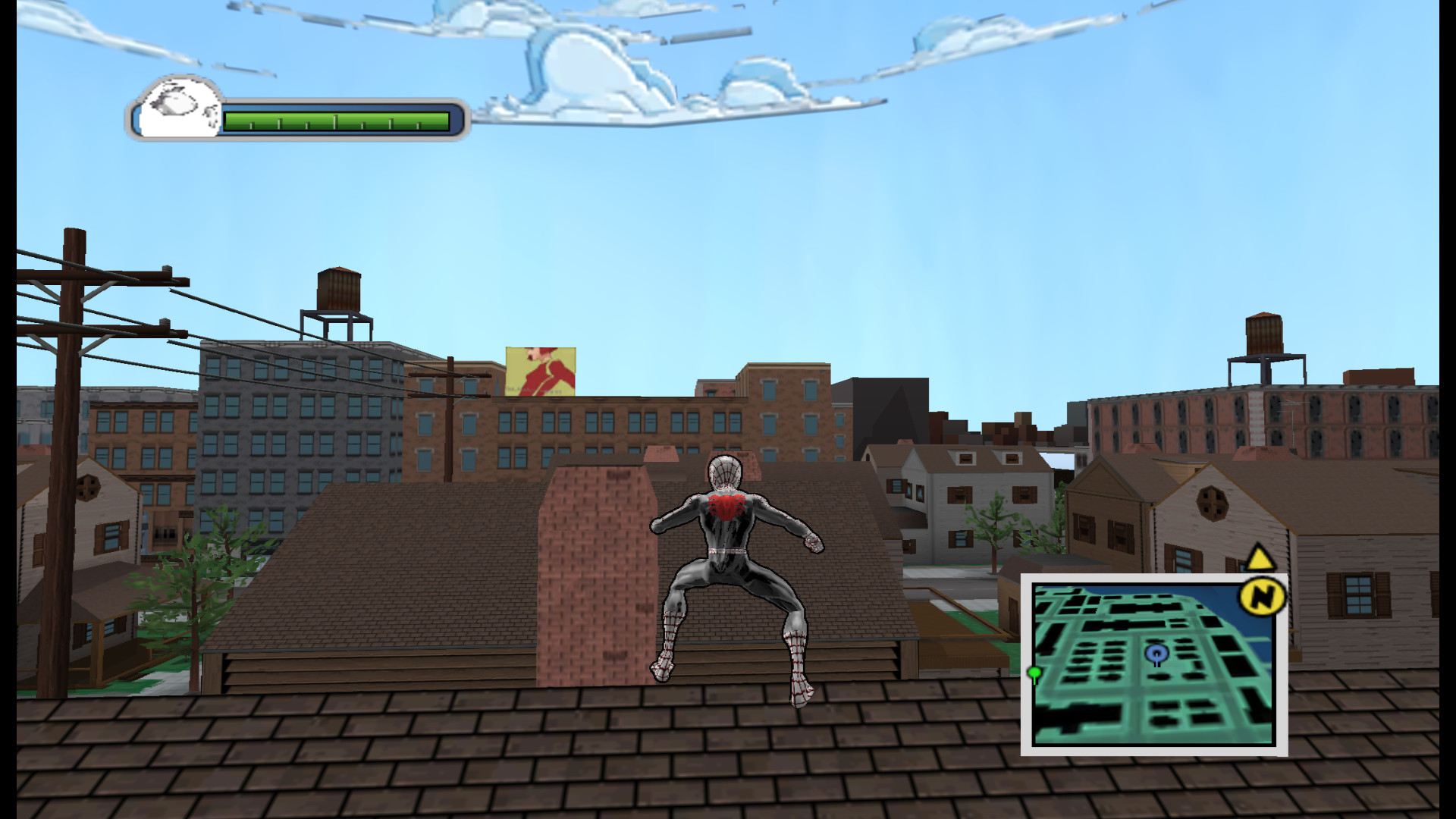Image resolution: width=1456 pixels, height=819 pixels.
Task: Click the green health bar segment
Action: click(x=334, y=118)
